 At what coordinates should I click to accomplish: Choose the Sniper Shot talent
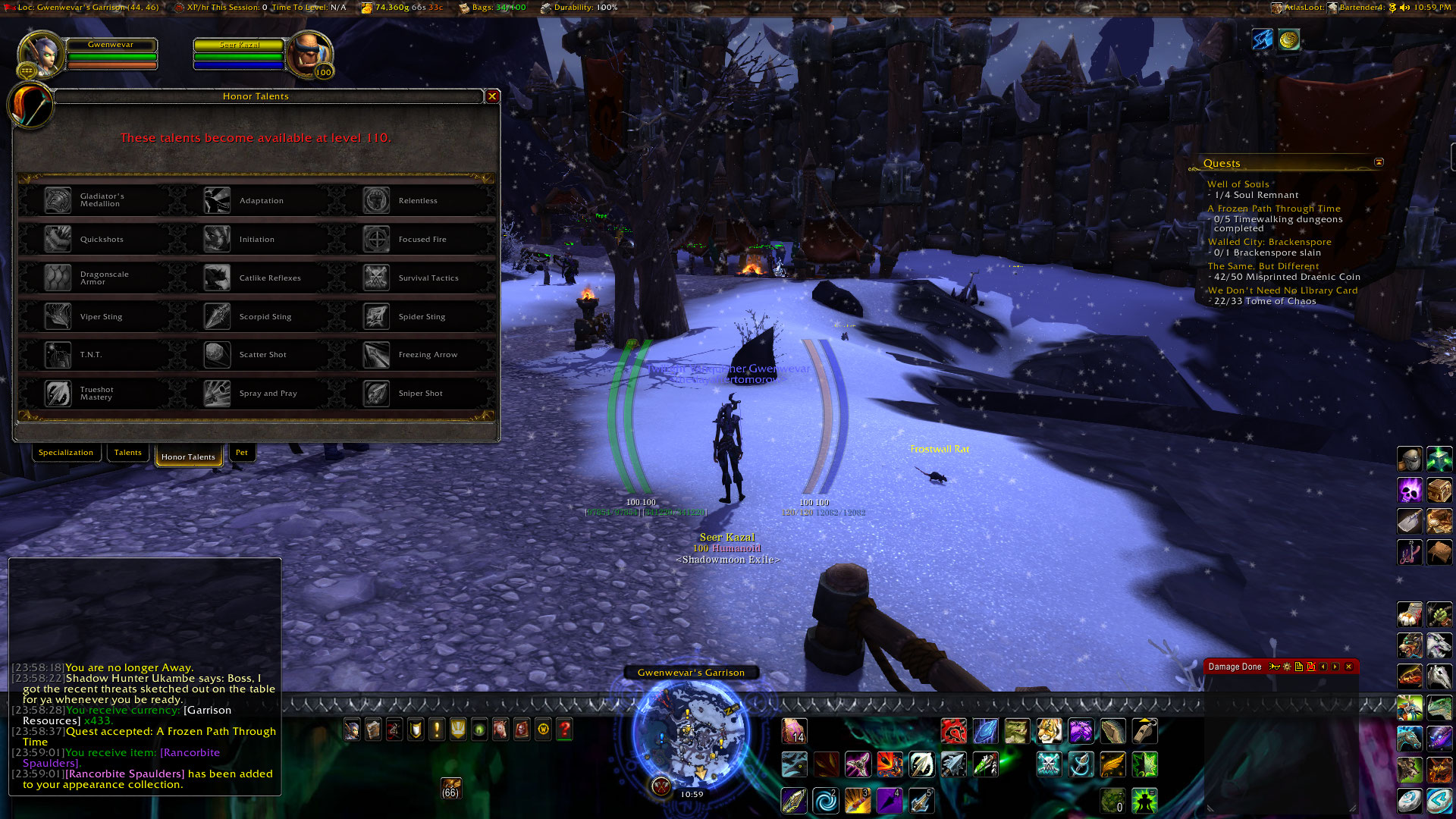pos(377,393)
